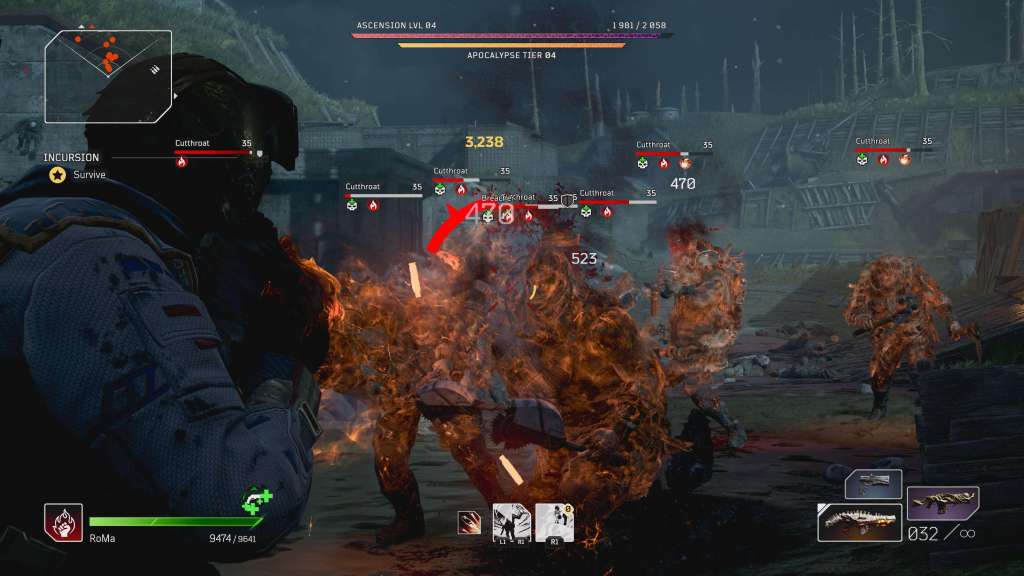The height and width of the screenshot is (576, 1024).
Task: Click the minimap in the corner
Action: (108, 62)
